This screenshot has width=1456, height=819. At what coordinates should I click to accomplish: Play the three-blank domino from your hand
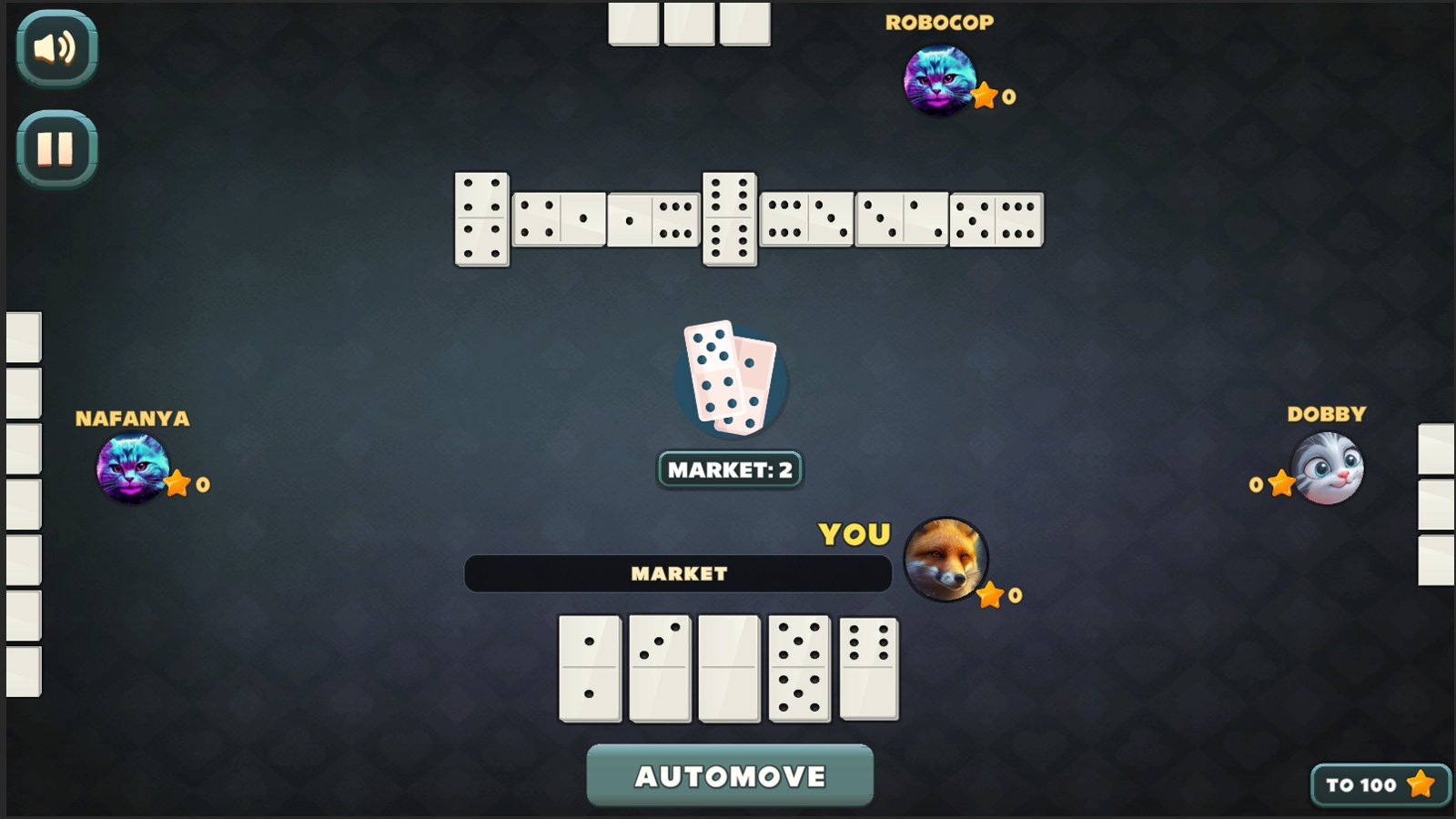point(660,669)
